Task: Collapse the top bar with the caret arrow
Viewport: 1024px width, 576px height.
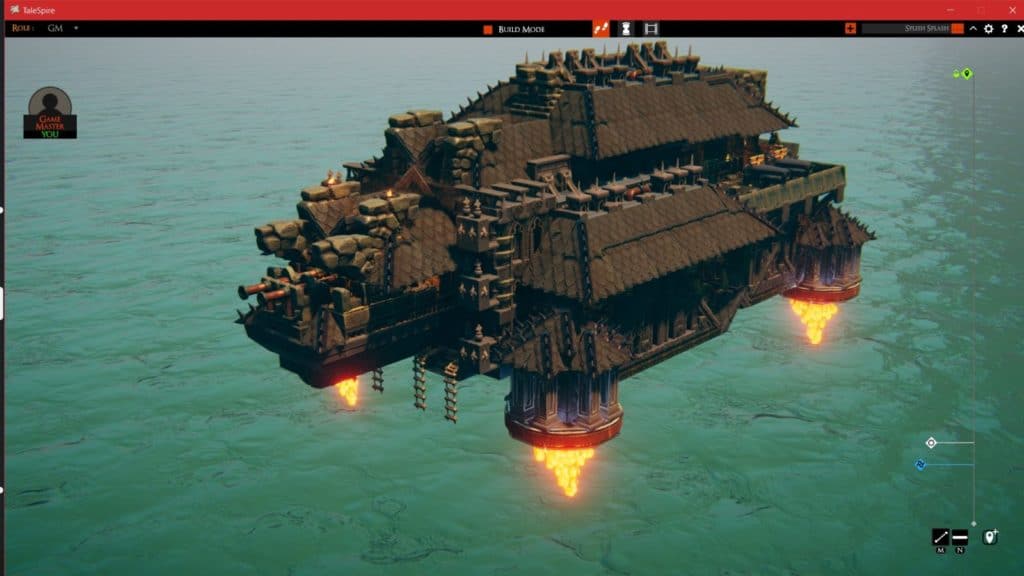Action: (x=974, y=29)
